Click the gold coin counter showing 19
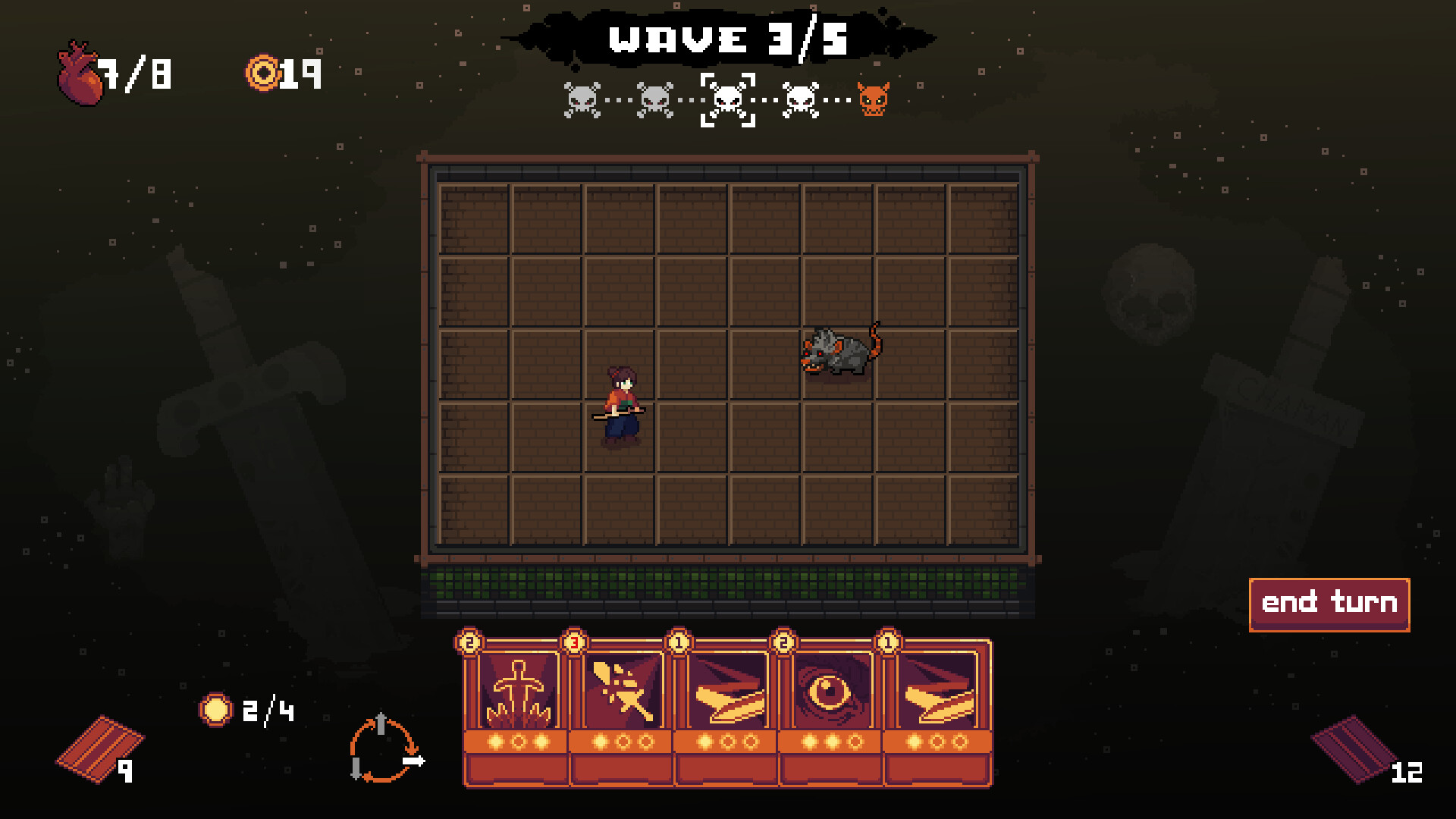This screenshot has width=1456, height=819. click(281, 72)
